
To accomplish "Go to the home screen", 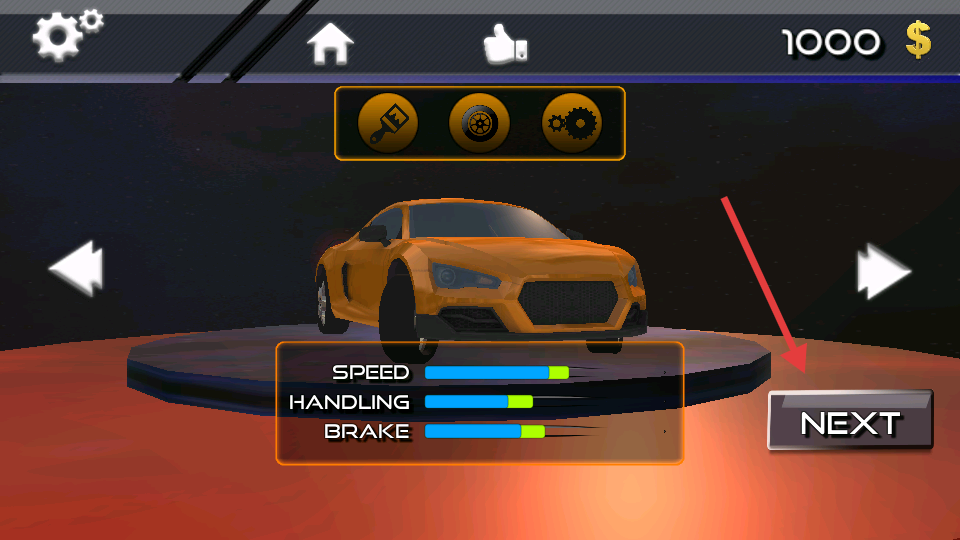I will pyautogui.click(x=330, y=42).
